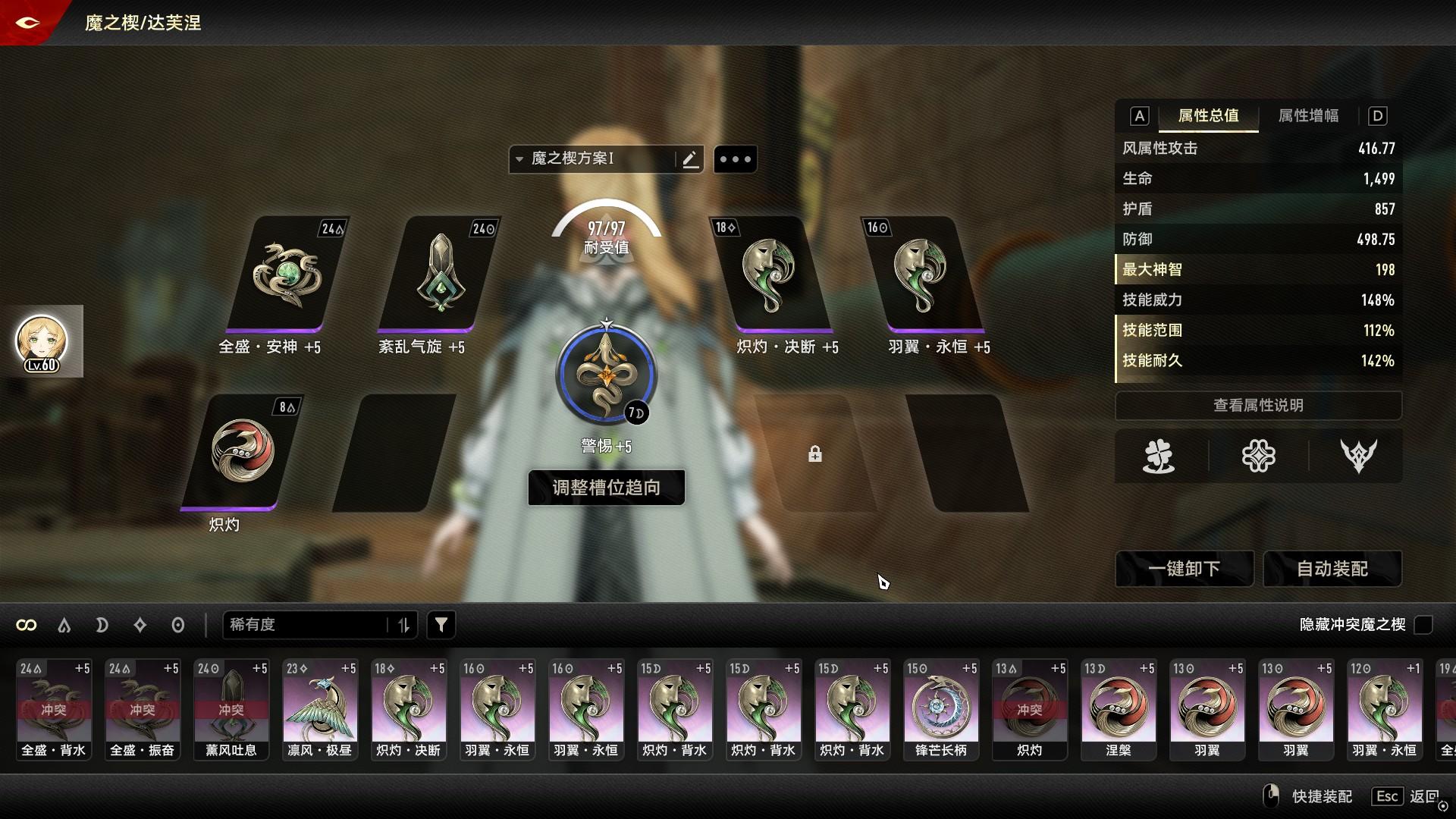The width and height of the screenshot is (1456, 819).
Task: Activate 自动装配 auto-equip
Action: [x=1332, y=569]
